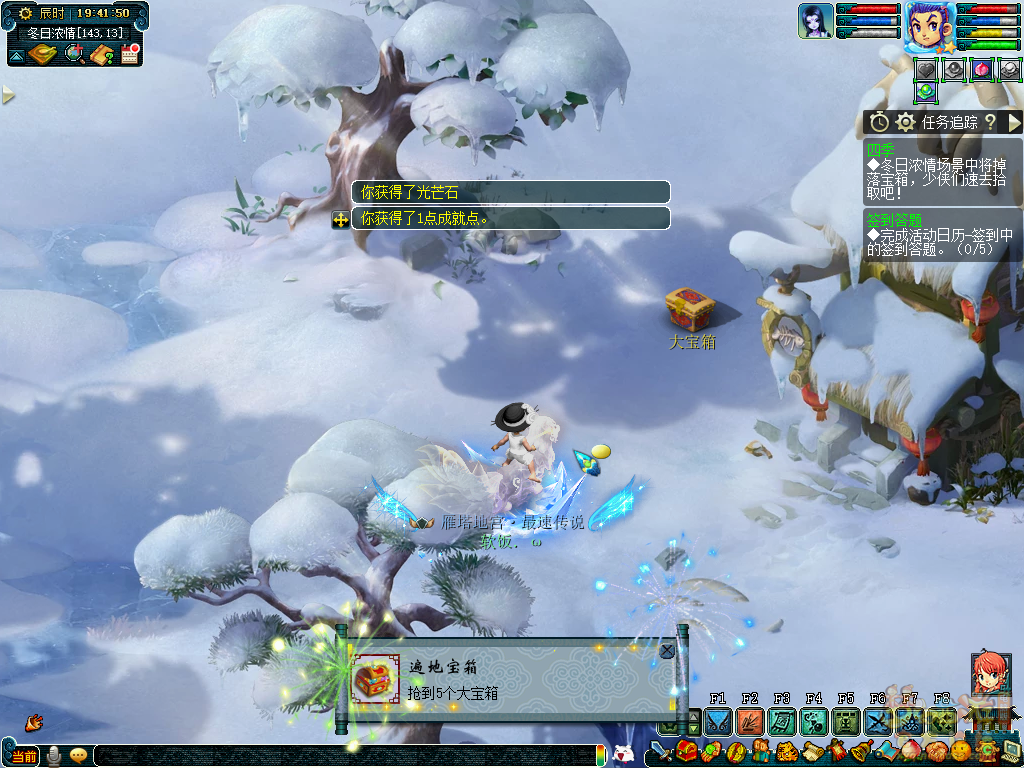Collapse the task tracker with arrow button
The image size is (1024, 768).
(1014, 122)
